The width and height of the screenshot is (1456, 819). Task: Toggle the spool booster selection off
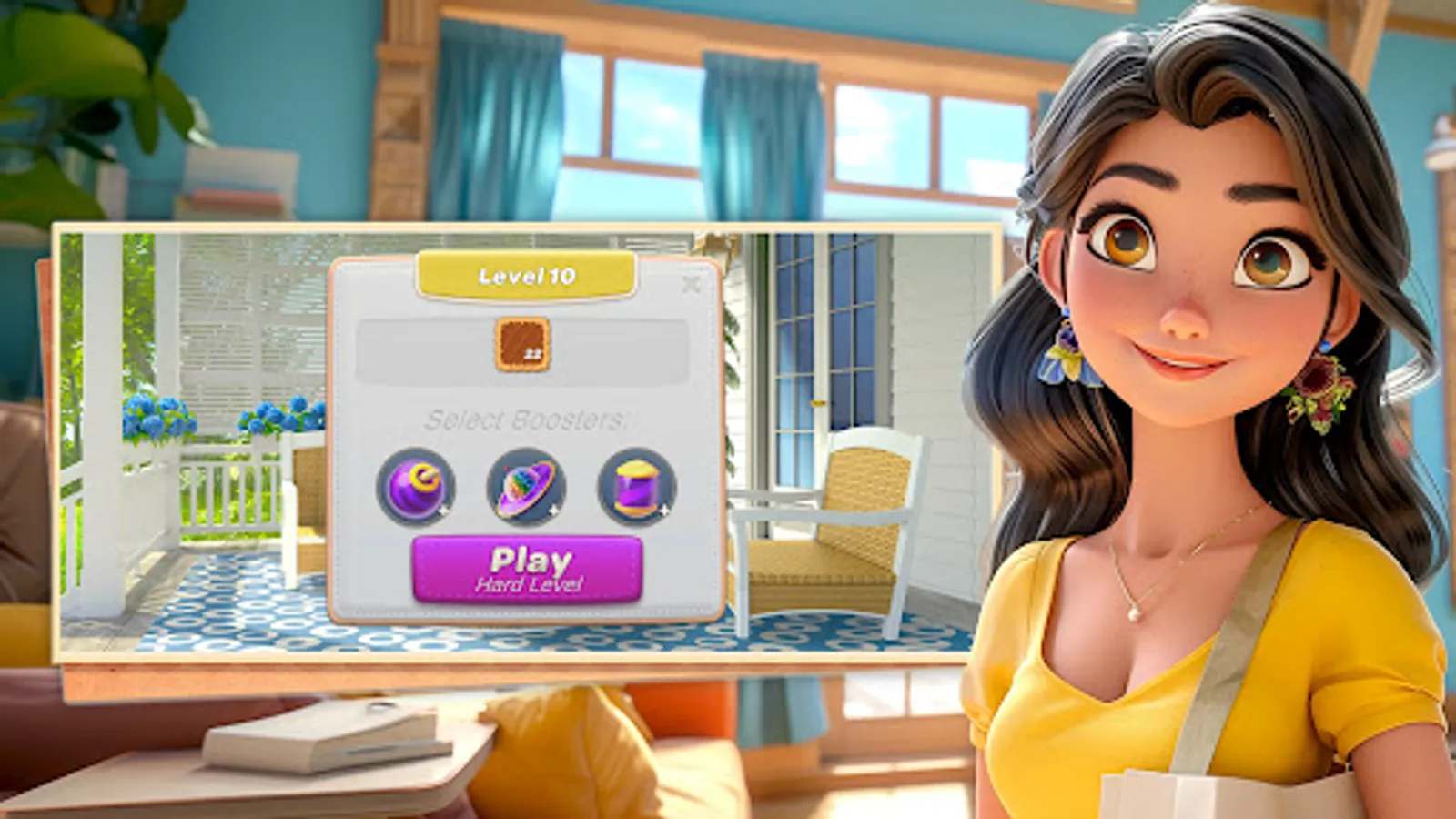pos(640,487)
